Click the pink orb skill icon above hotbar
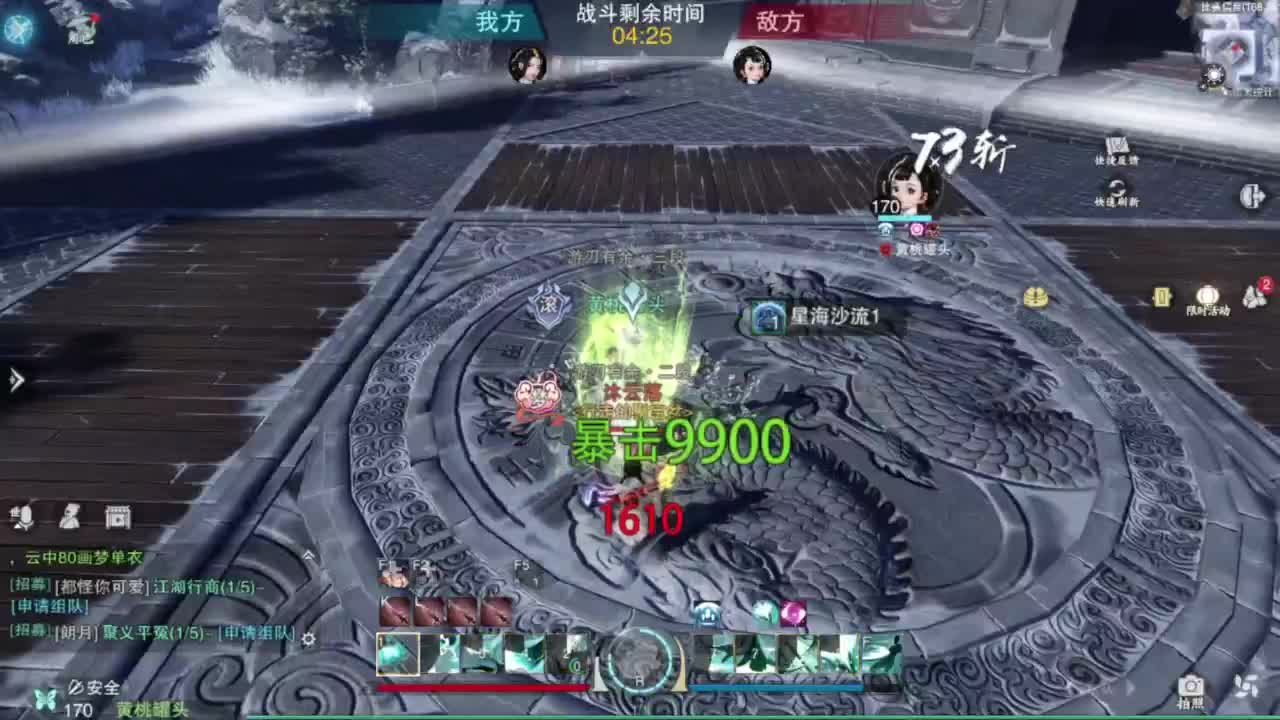Viewport: 1280px width, 720px height. tap(794, 613)
